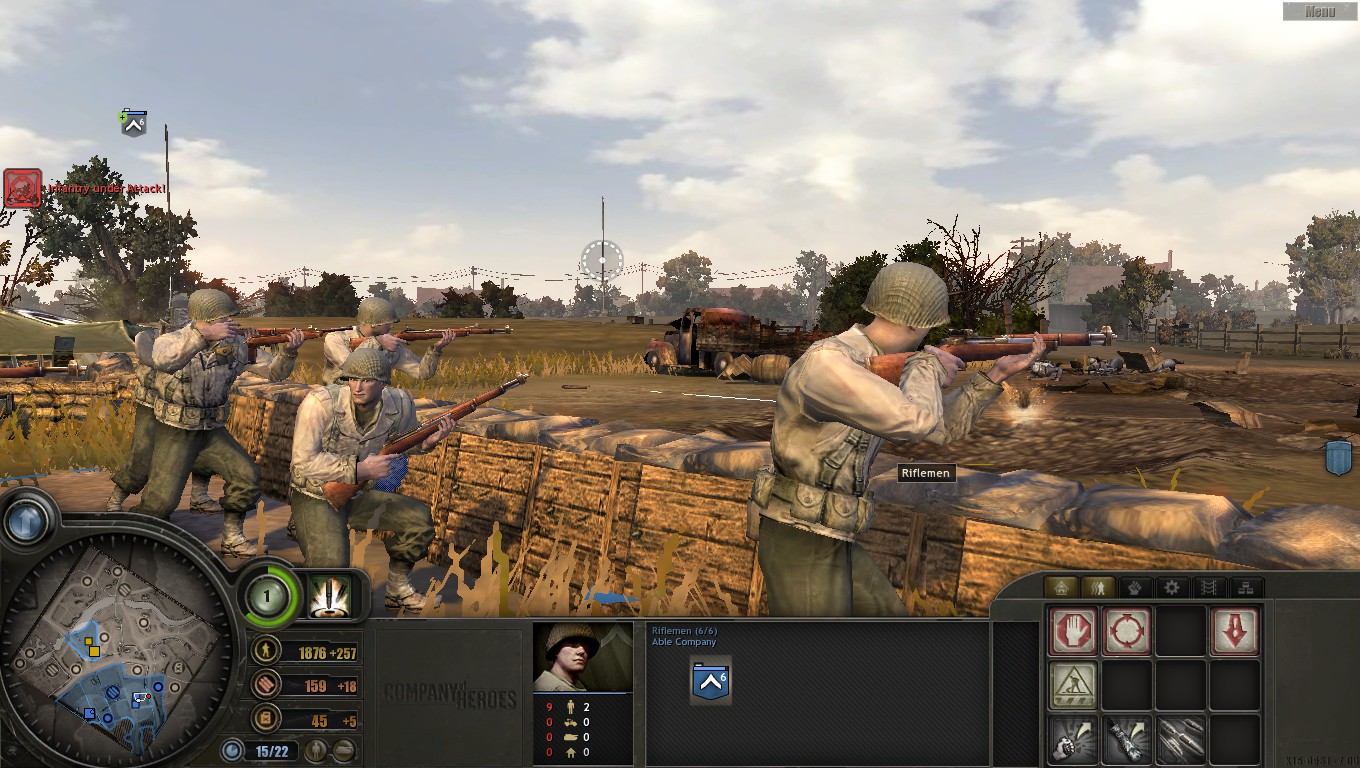1360x768 pixels.
Task: Select the Stop command hand icon
Action: [x=1073, y=629]
